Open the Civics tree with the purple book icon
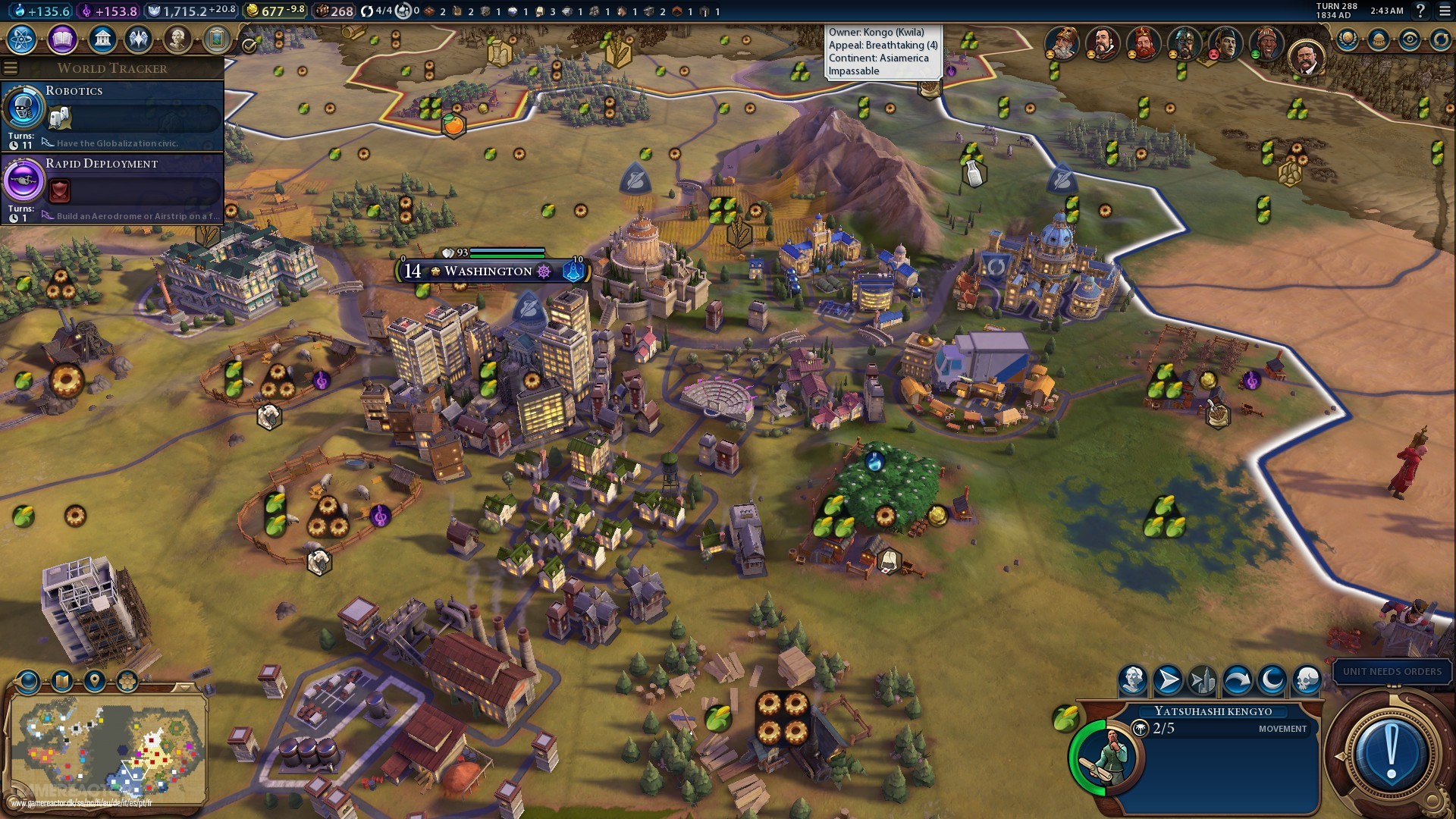Image resolution: width=1456 pixels, height=819 pixels. pos(62,40)
